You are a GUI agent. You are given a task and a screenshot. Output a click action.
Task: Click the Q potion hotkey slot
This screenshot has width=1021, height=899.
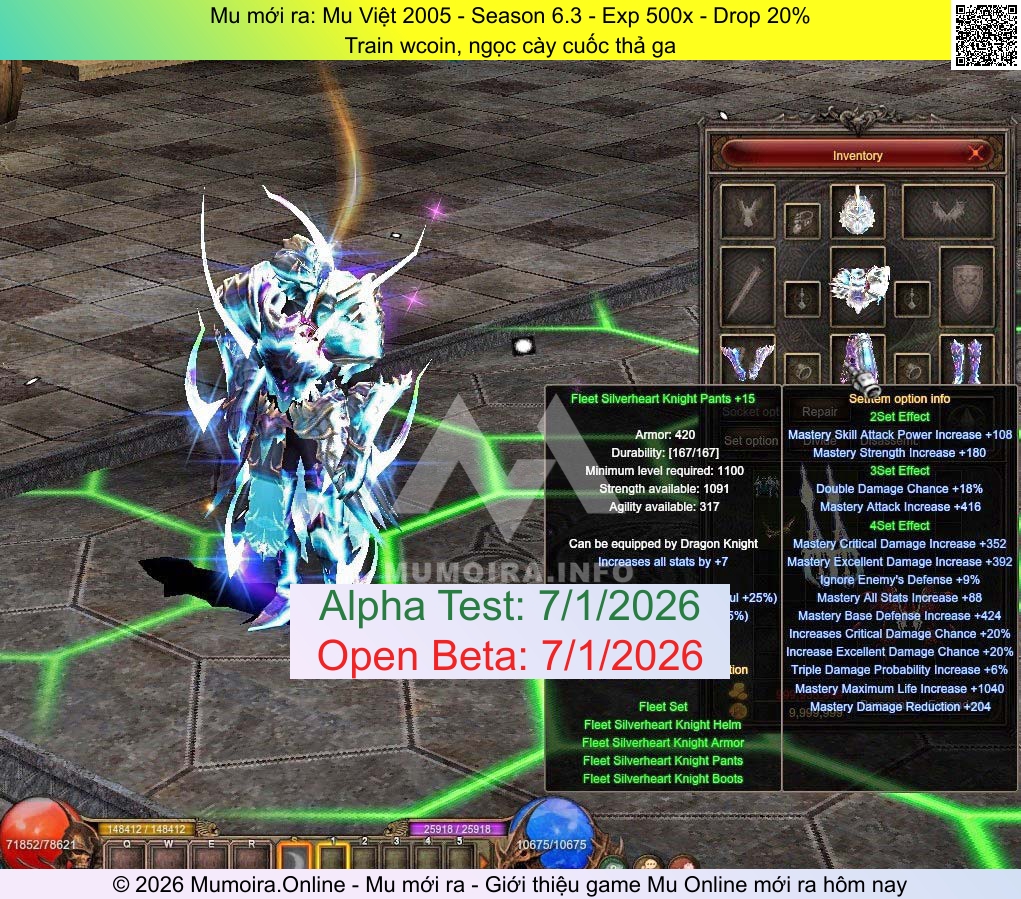point(126,856)
